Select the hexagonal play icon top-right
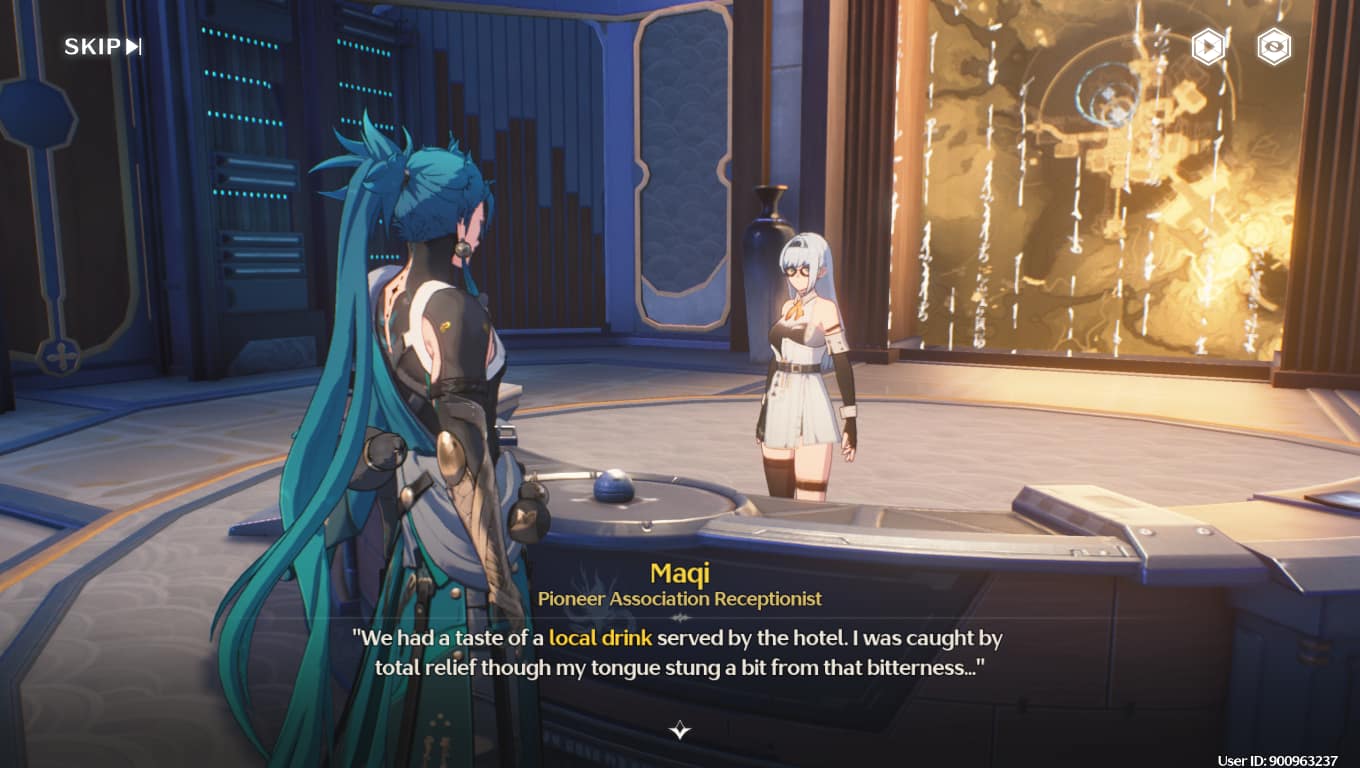 1207,47
